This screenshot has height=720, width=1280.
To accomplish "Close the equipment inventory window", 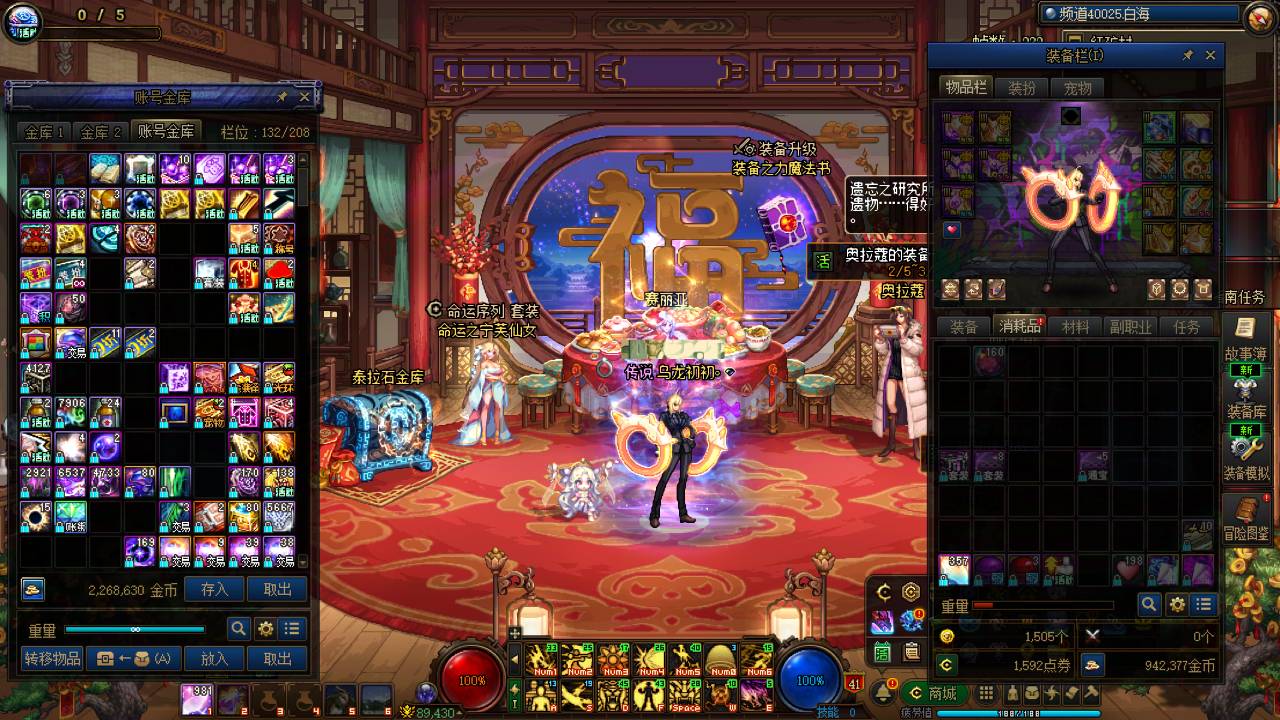I will coord(1210,56).
